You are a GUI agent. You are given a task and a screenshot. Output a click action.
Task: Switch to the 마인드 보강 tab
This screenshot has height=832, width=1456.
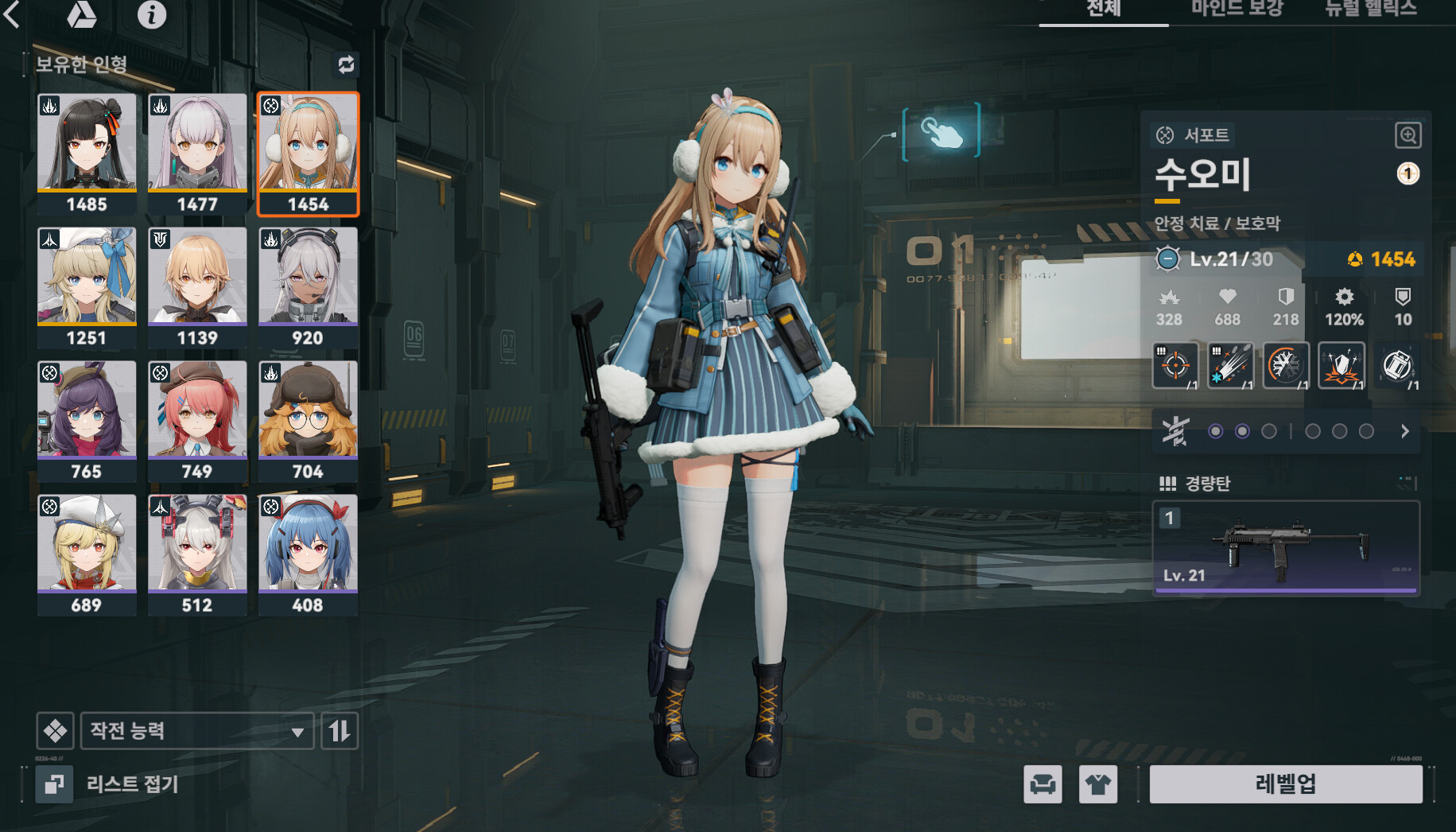click(x=1237, y=10)
